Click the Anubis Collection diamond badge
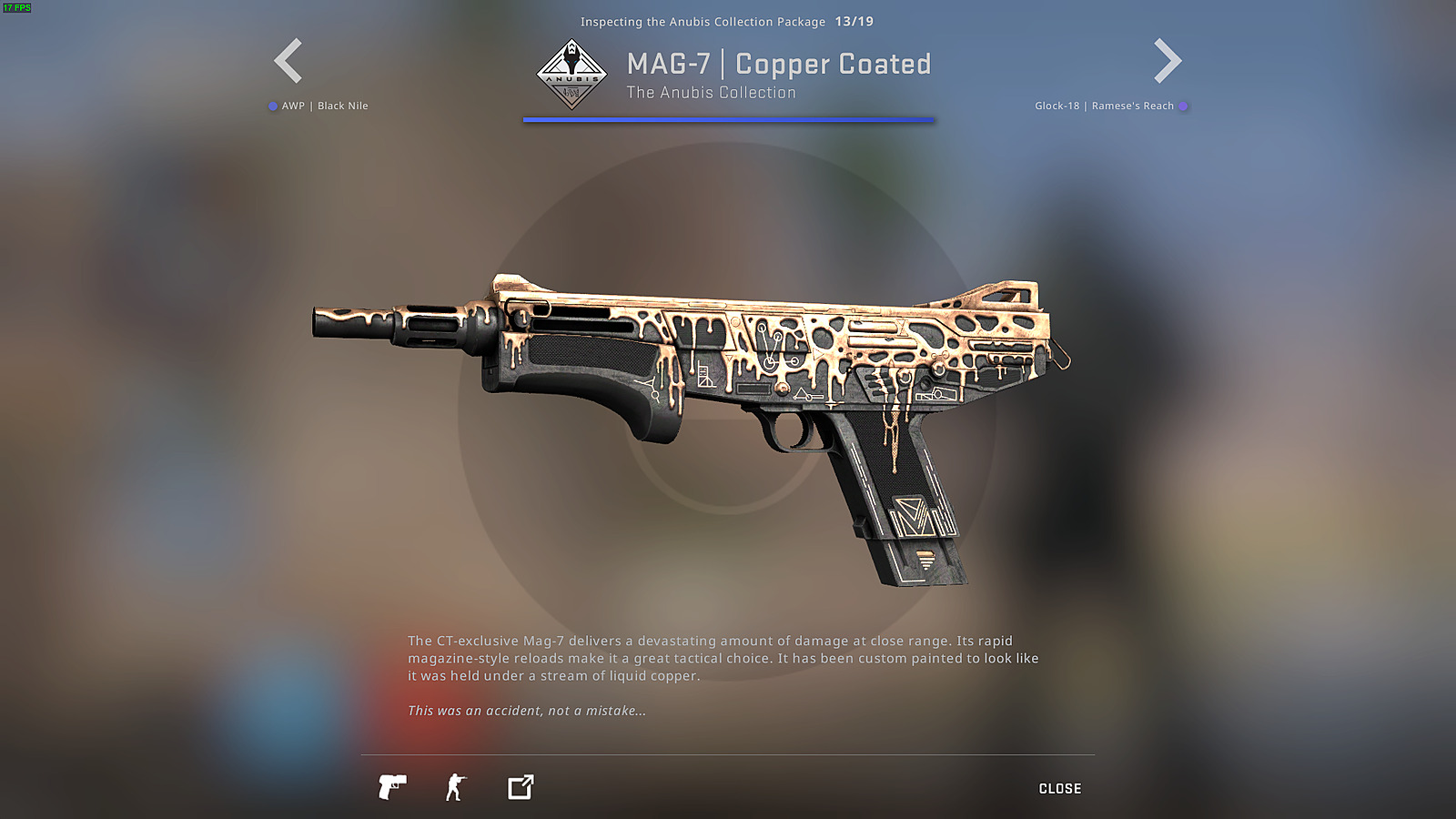 pyautogui.click(x=572, y=75)
